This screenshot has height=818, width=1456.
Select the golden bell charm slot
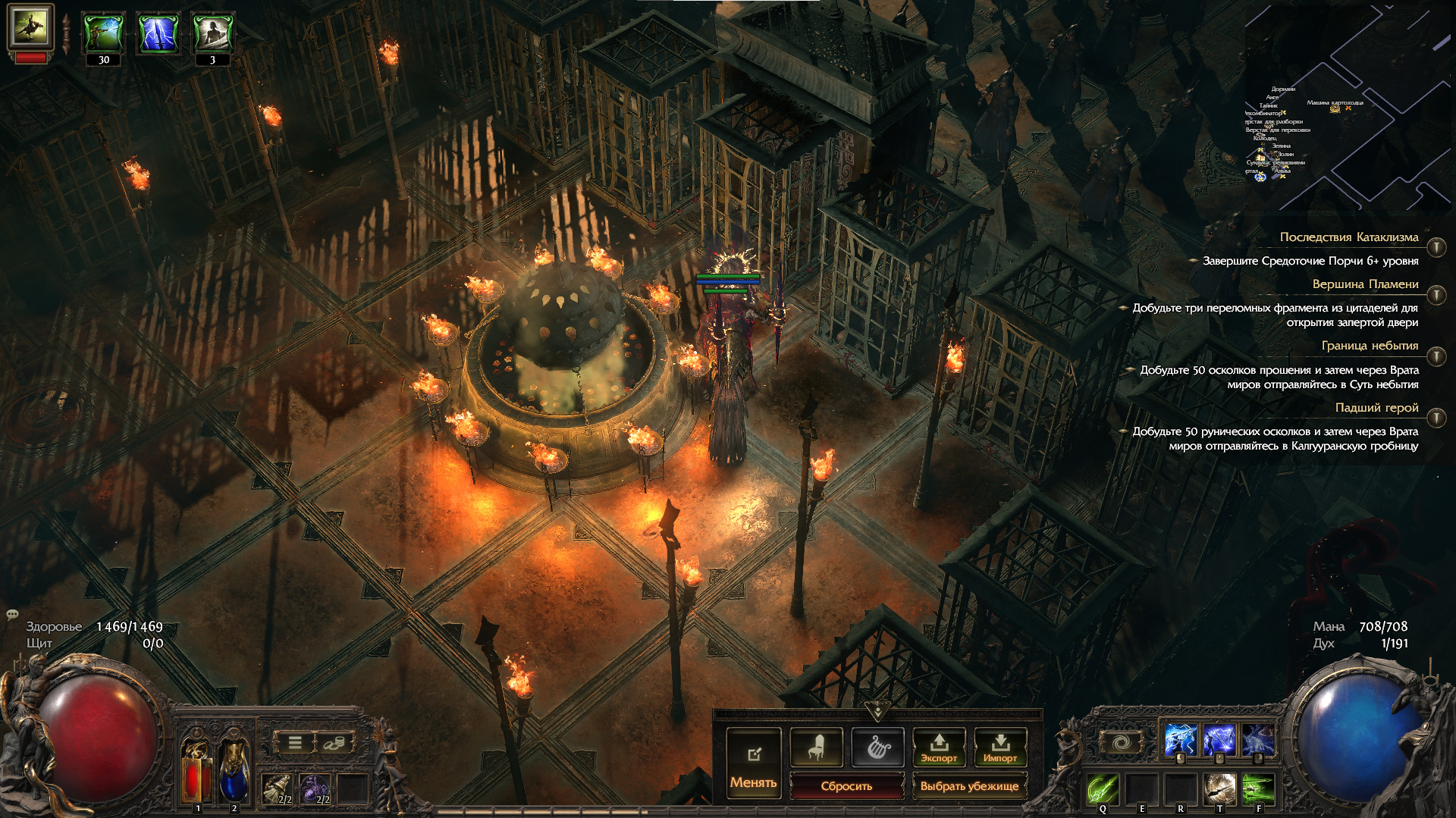[x=277, y=788]
